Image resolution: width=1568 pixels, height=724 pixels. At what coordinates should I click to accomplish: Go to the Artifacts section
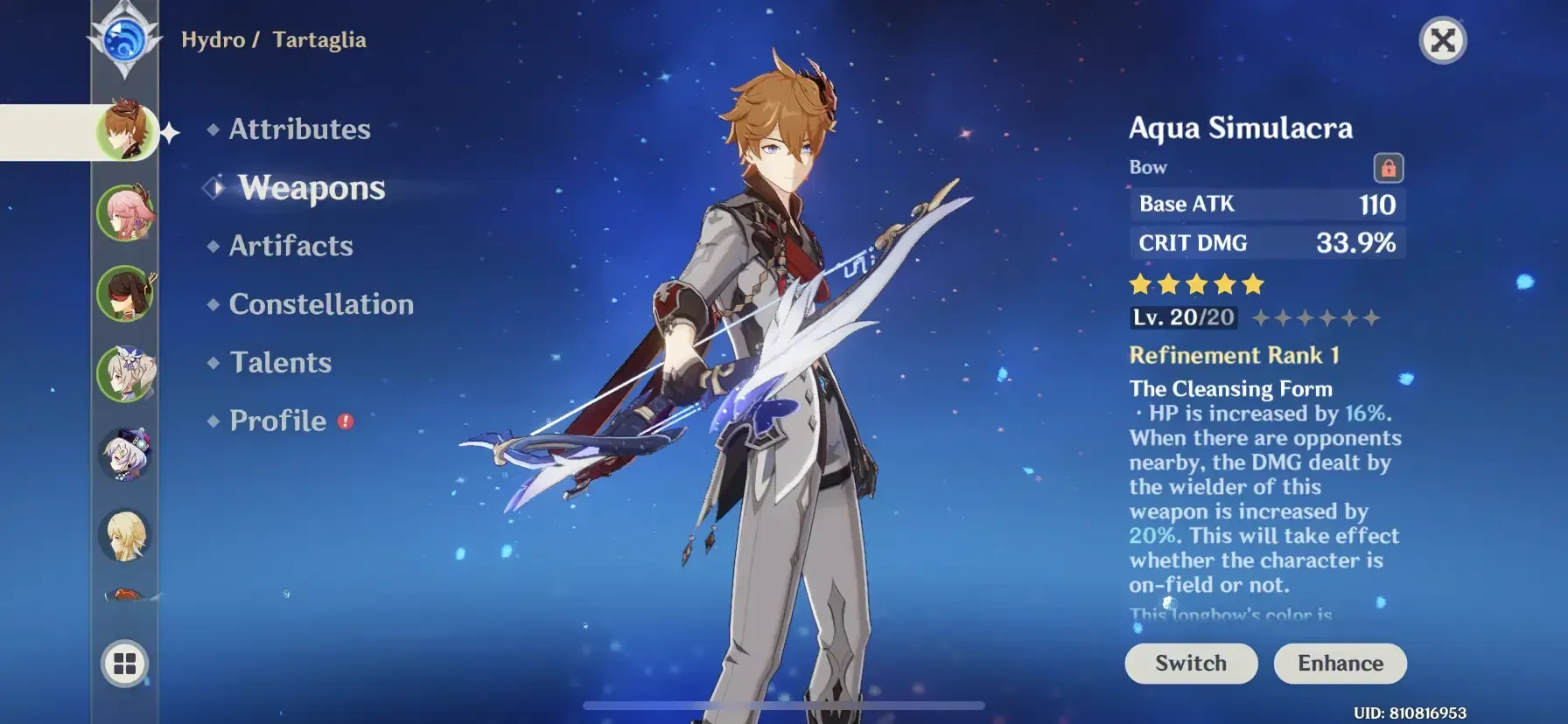pos(290,246)
